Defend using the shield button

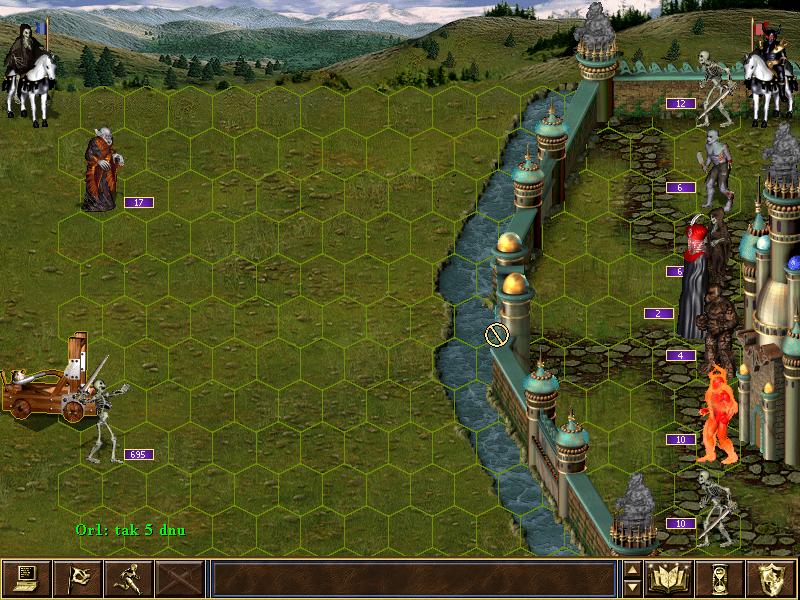click(772, 578)
